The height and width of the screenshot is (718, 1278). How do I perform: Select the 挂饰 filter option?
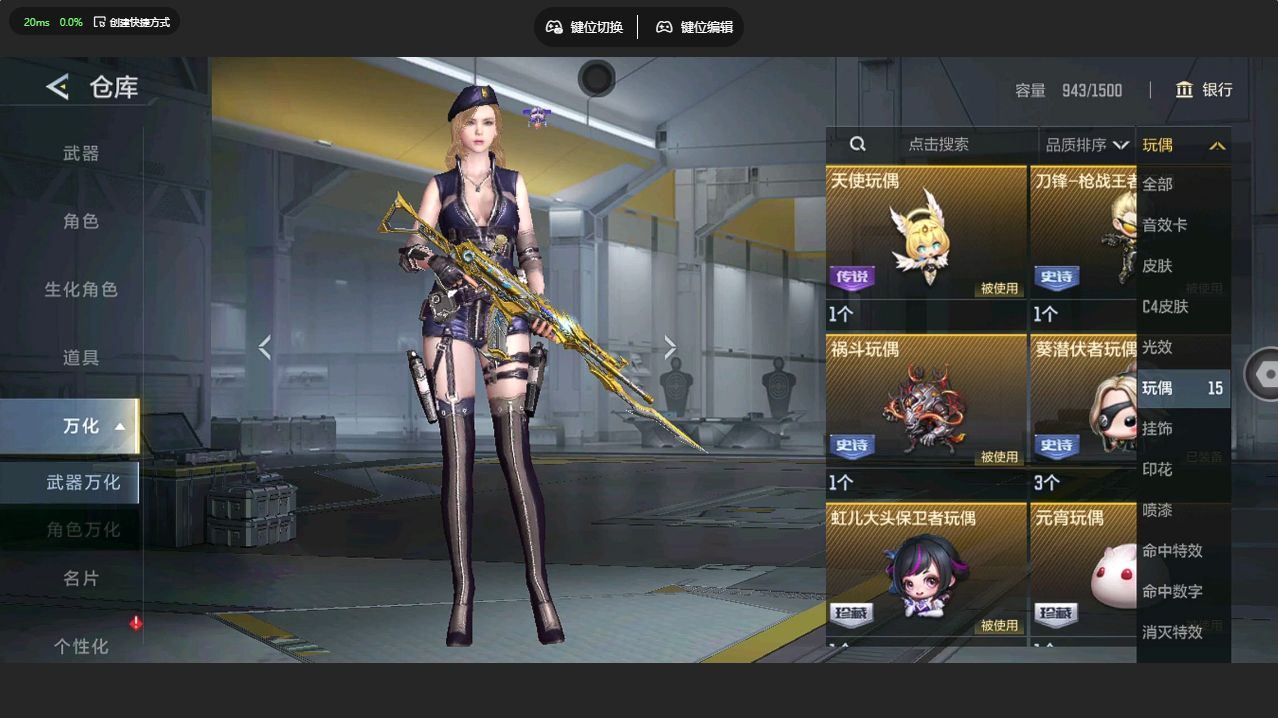[1158, 428]
